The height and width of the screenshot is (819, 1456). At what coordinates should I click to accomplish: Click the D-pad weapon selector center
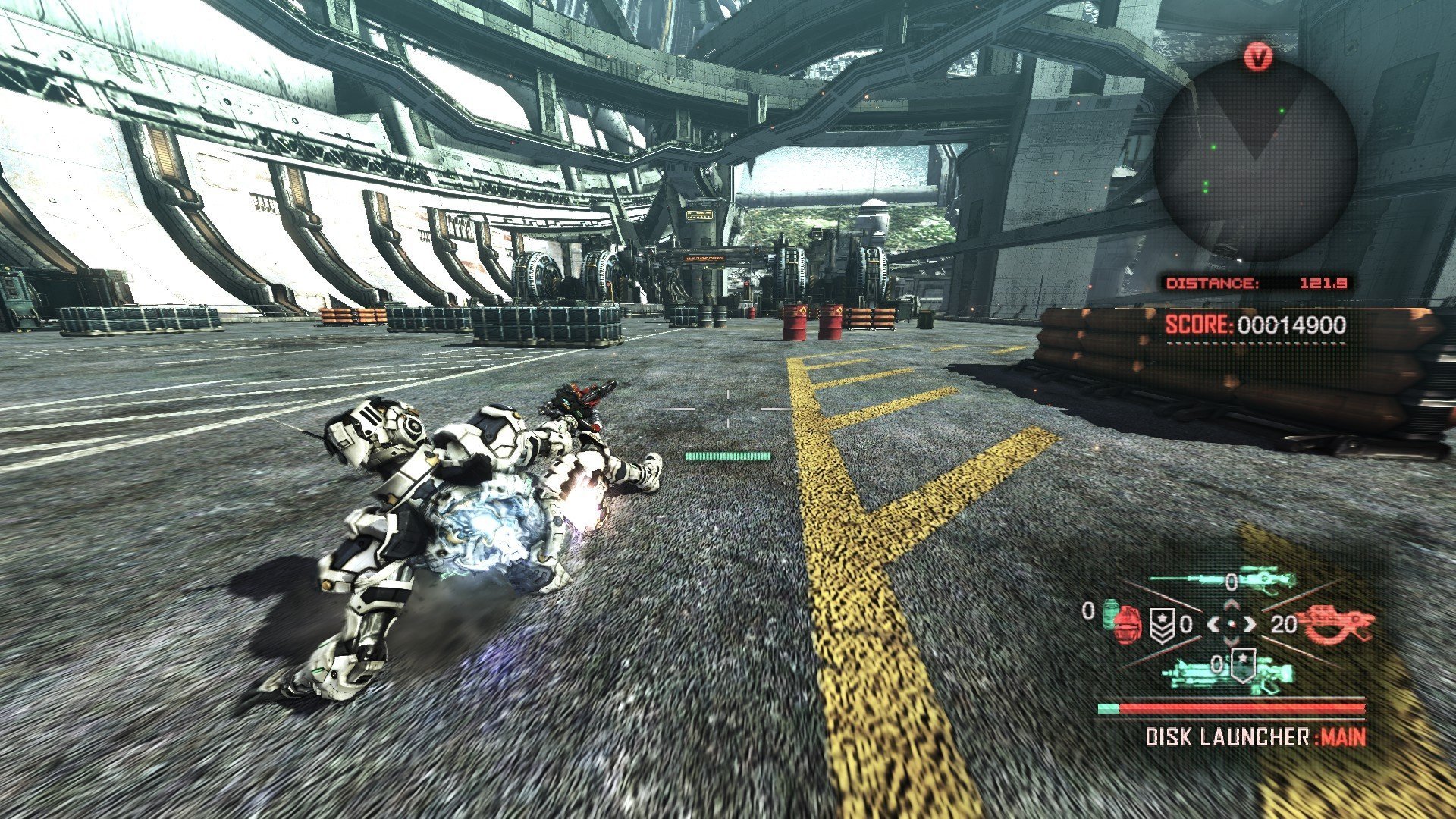[1232, 624]
